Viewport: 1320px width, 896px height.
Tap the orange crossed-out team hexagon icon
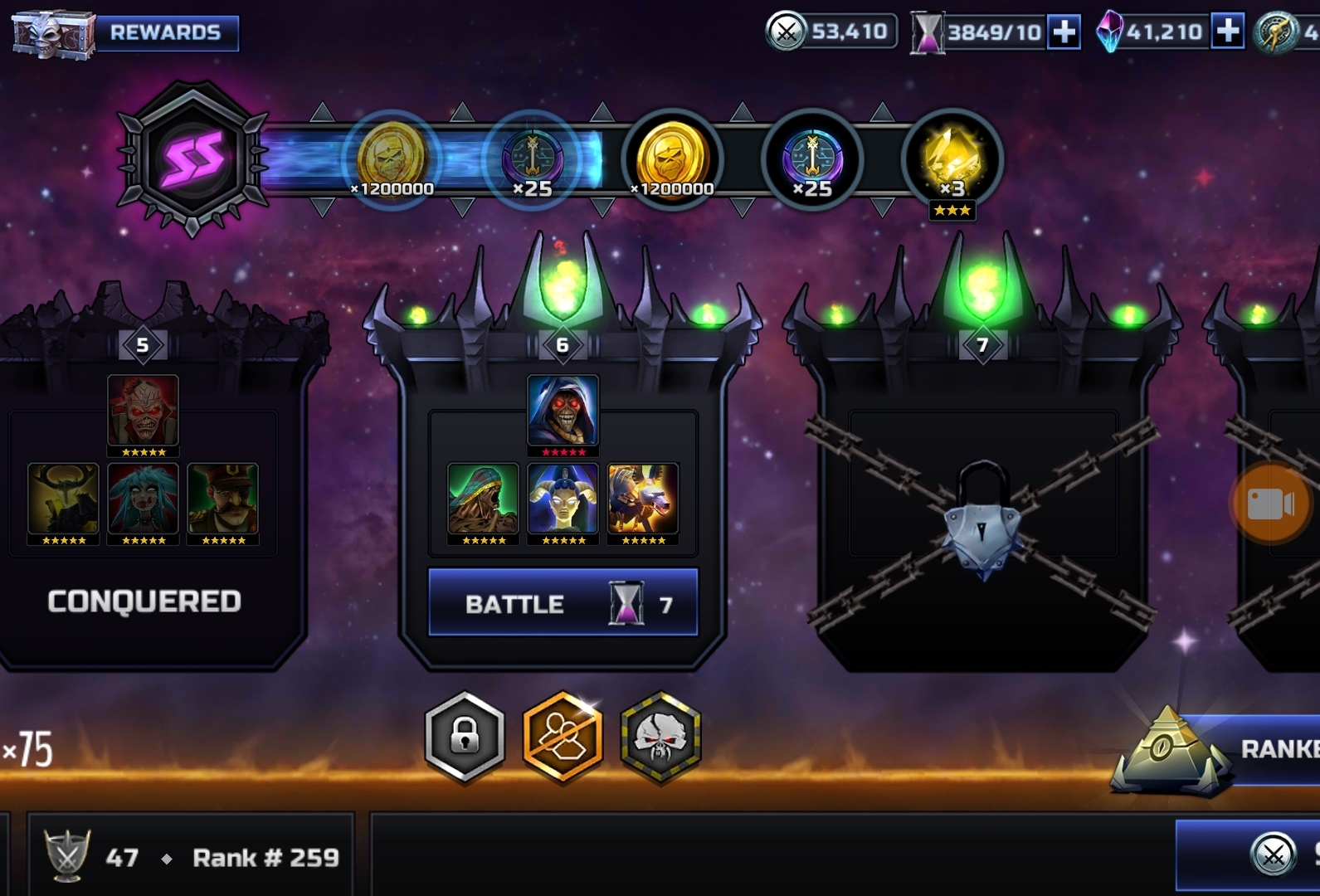click(563, 737)
